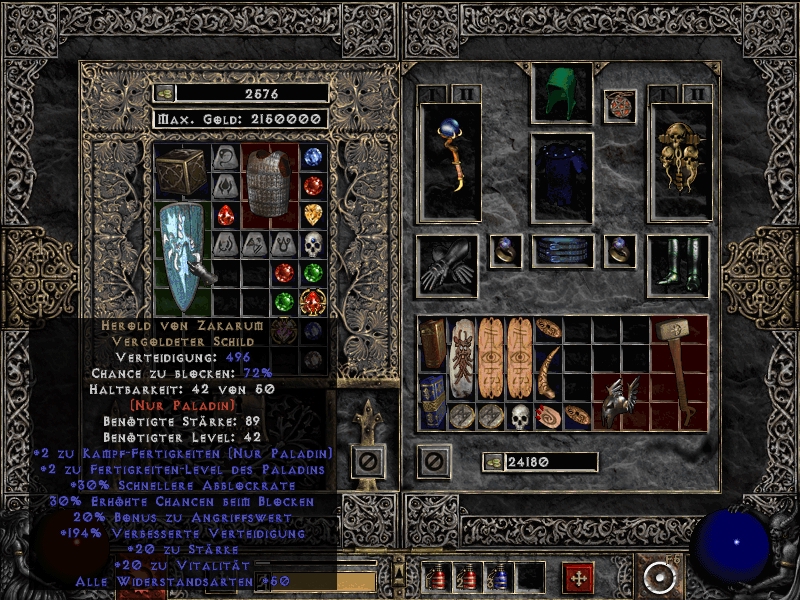Withdraw gold using the stash gold button
Screen dimensions: 800x600
[163, 93]
